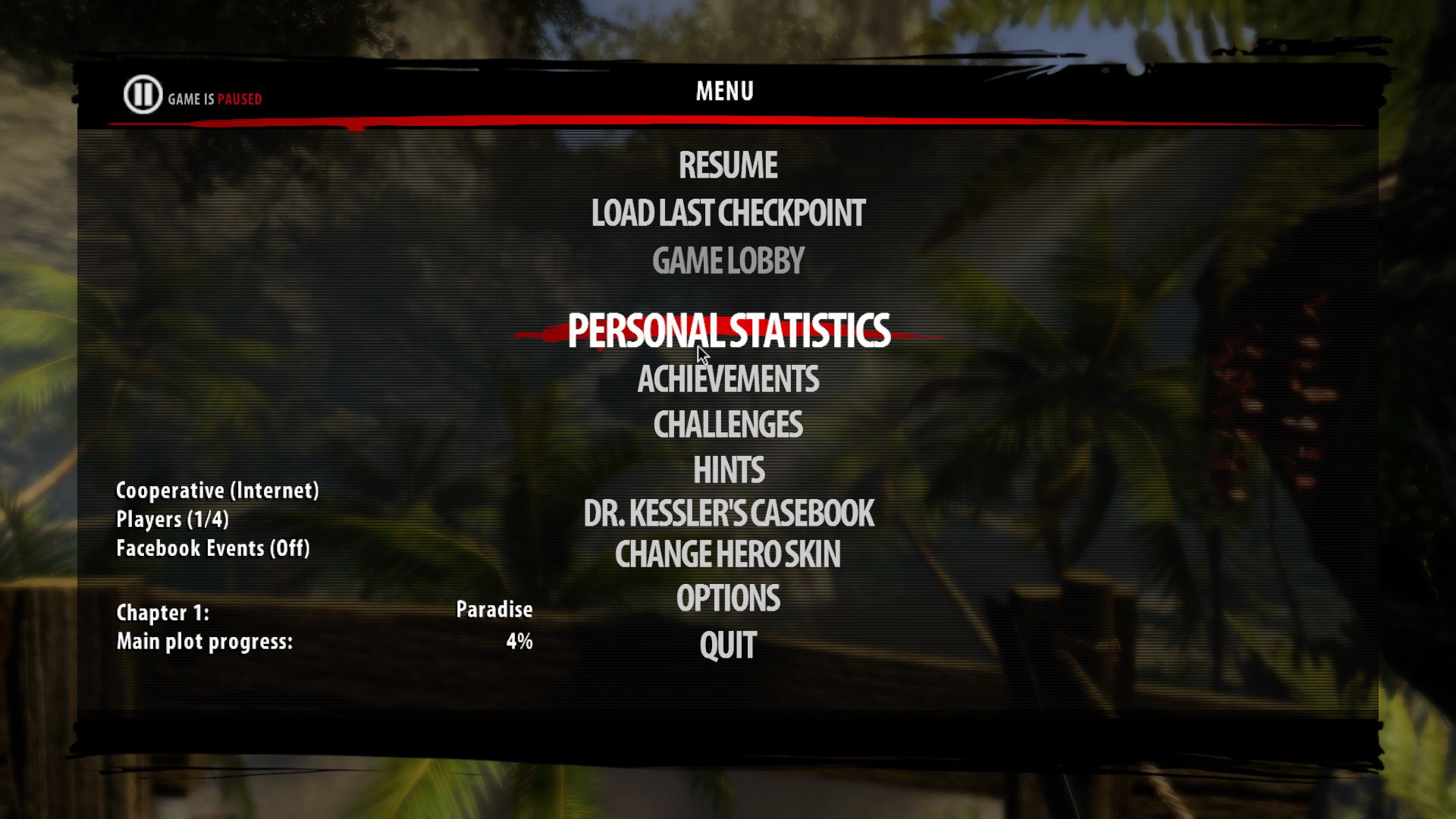Show the HINTS screen

tap(728, 471)
